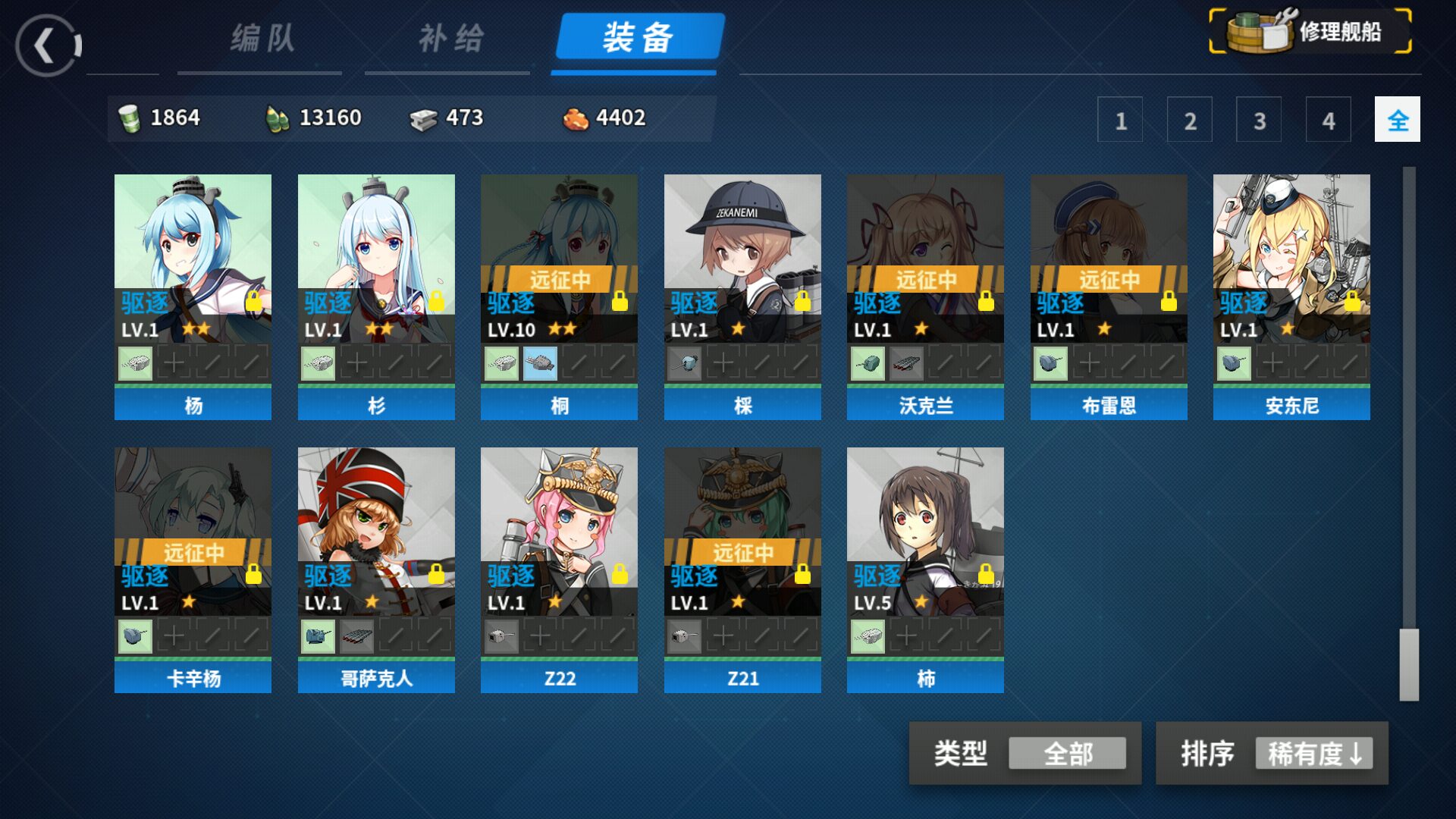Go back with the arrow button
This screenshot has height=819, width=1456.
(x=48, y=46)
